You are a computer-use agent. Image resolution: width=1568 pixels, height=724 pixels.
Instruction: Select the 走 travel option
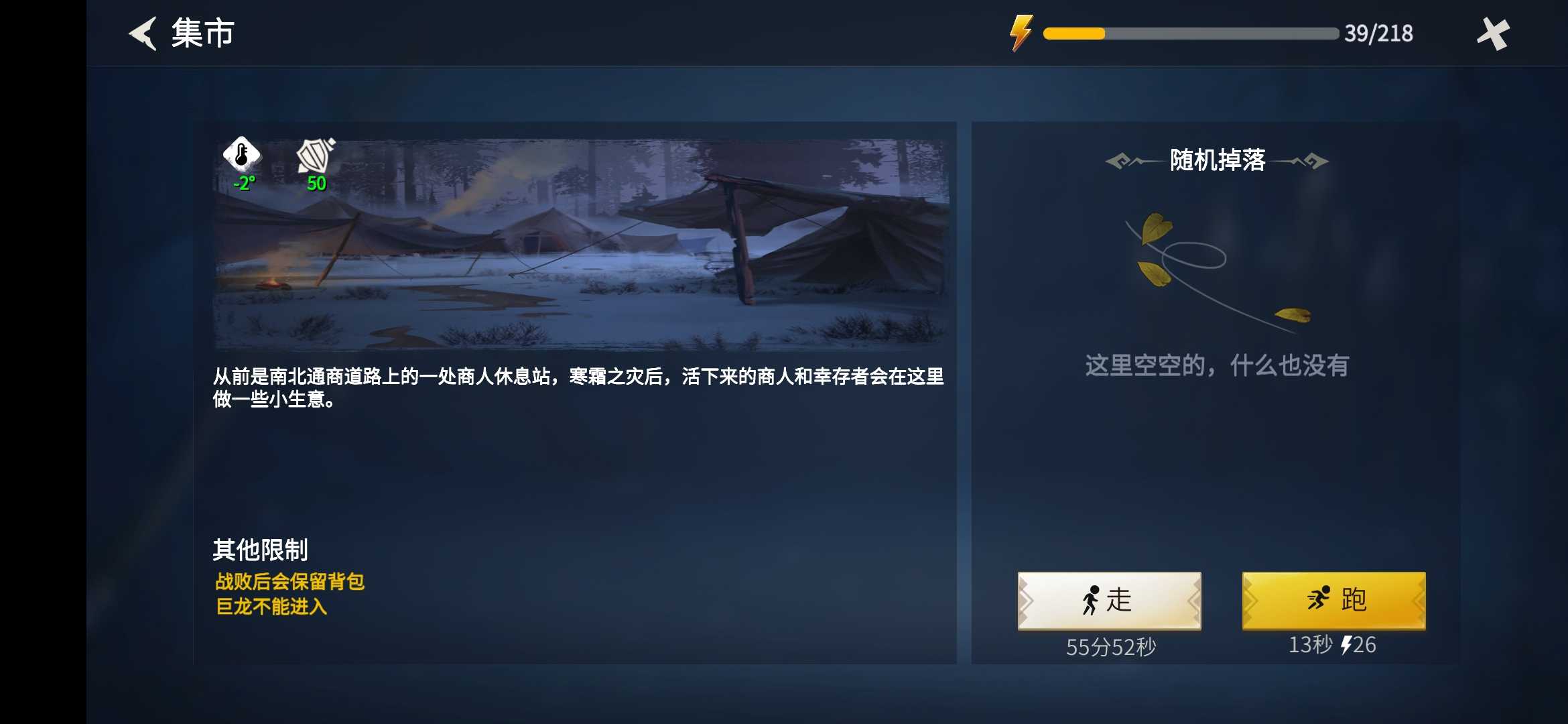tap(1109, 600)
